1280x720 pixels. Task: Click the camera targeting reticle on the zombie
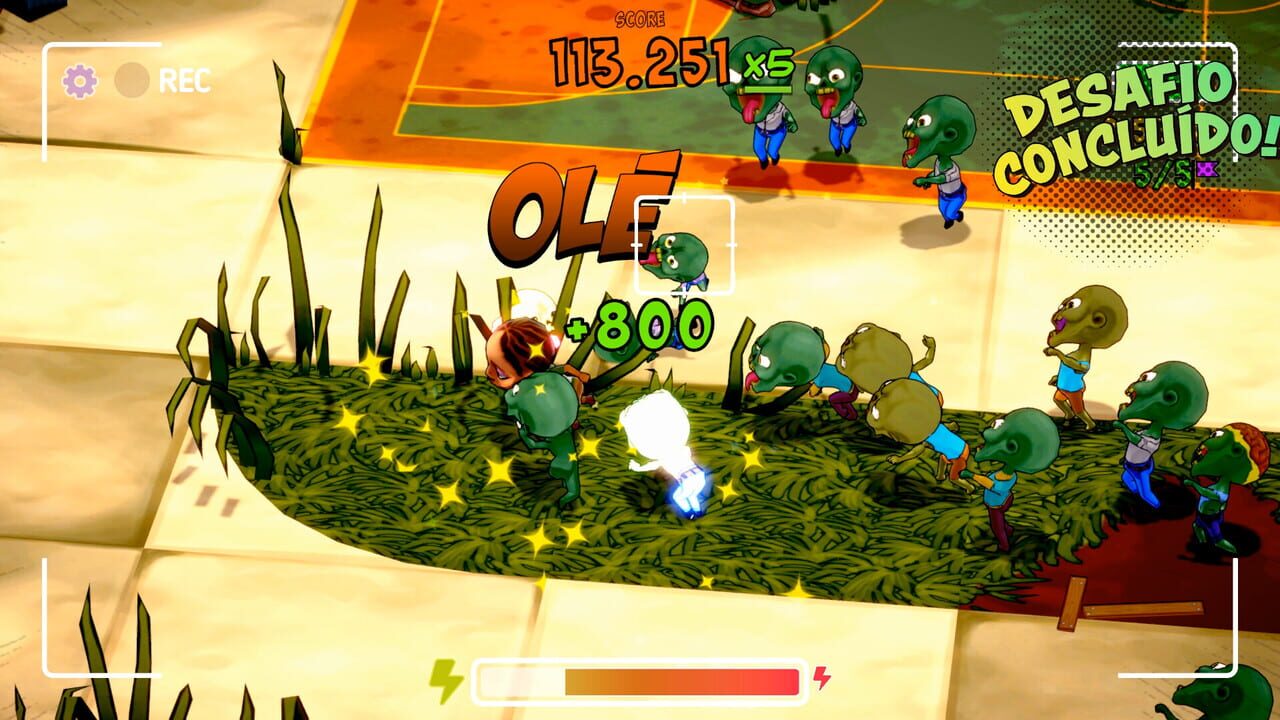[685, 245]
